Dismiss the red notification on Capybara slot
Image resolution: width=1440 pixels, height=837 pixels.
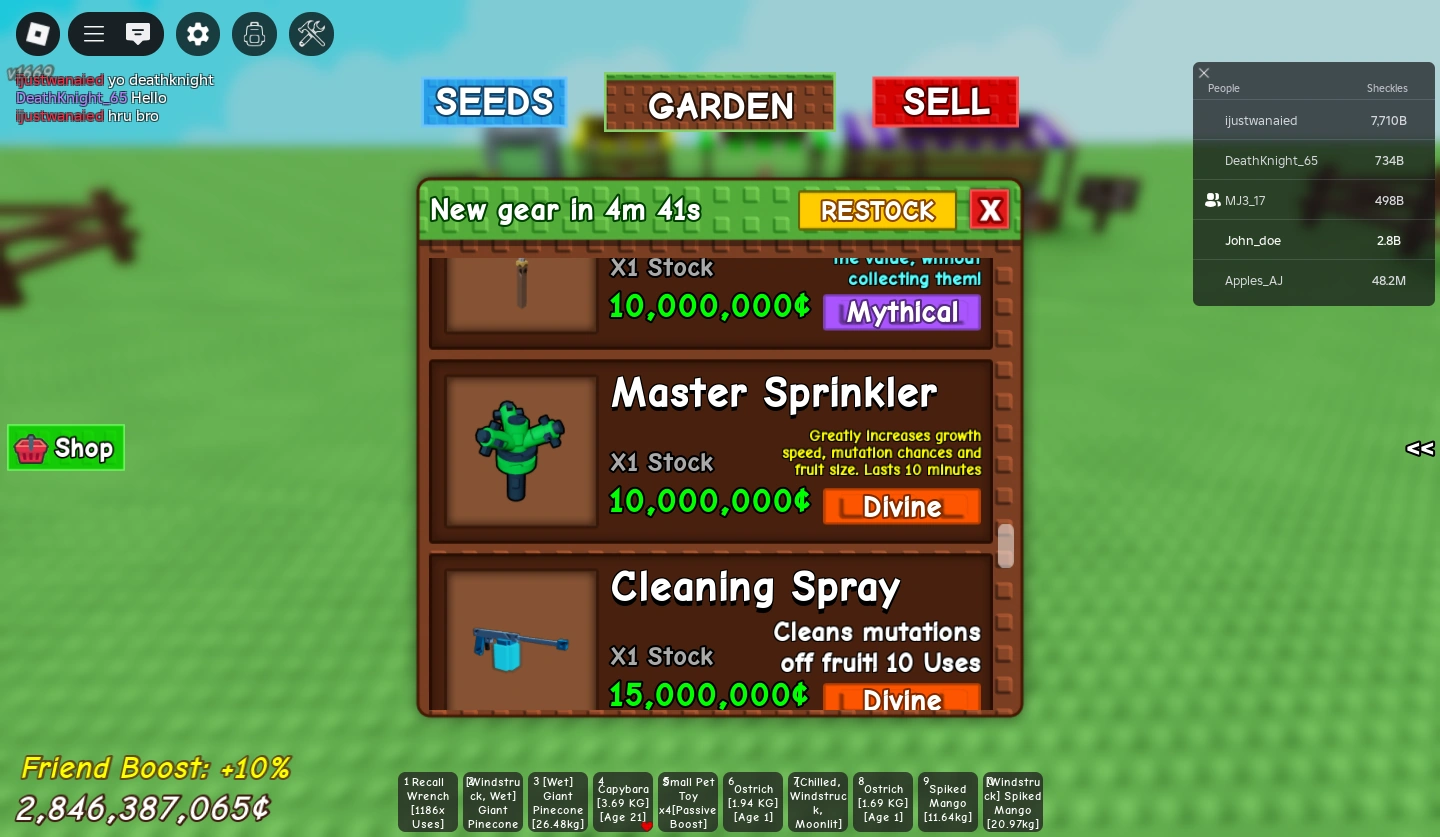click(646, 826)
